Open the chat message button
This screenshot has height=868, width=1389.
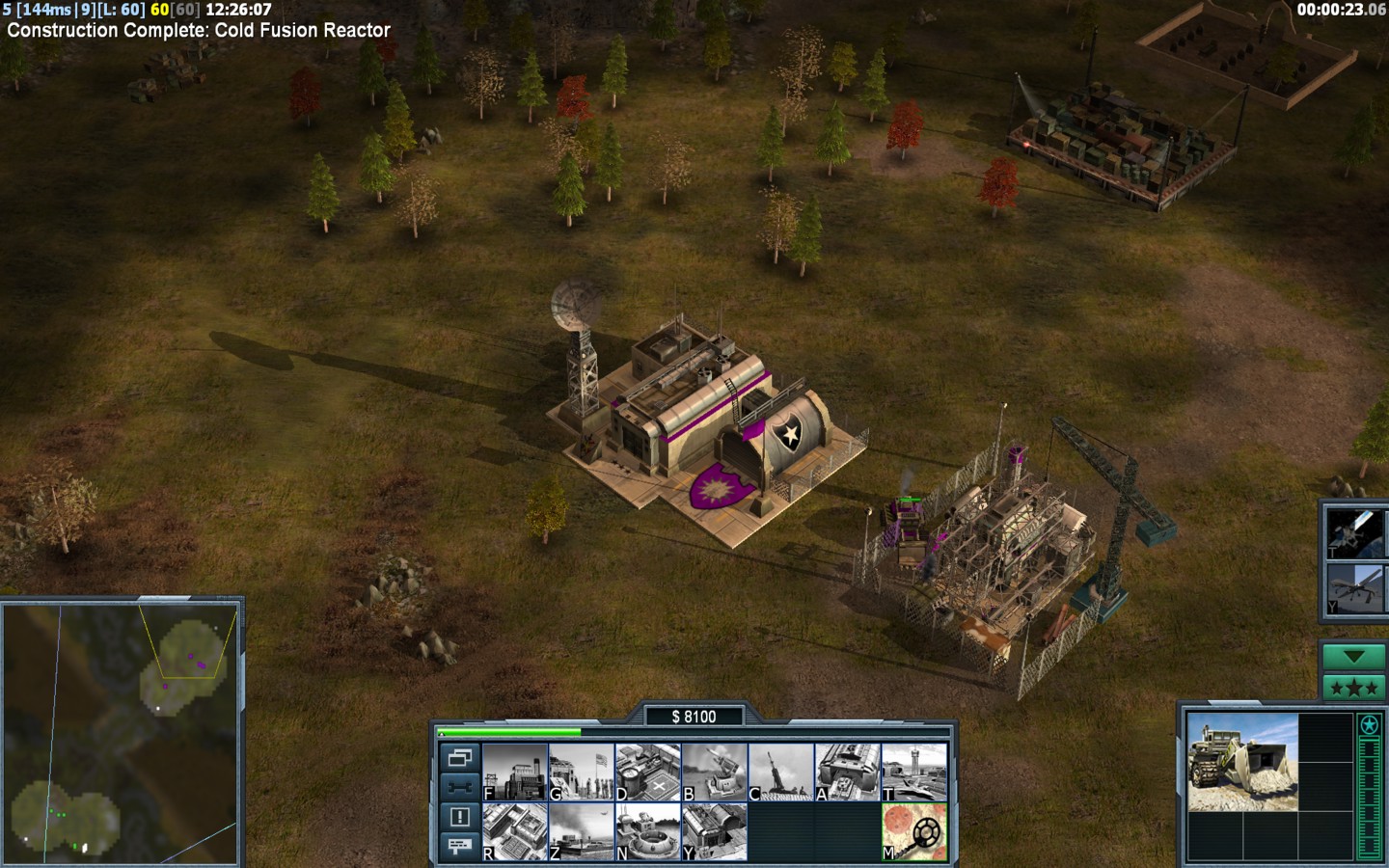[459, 846]
